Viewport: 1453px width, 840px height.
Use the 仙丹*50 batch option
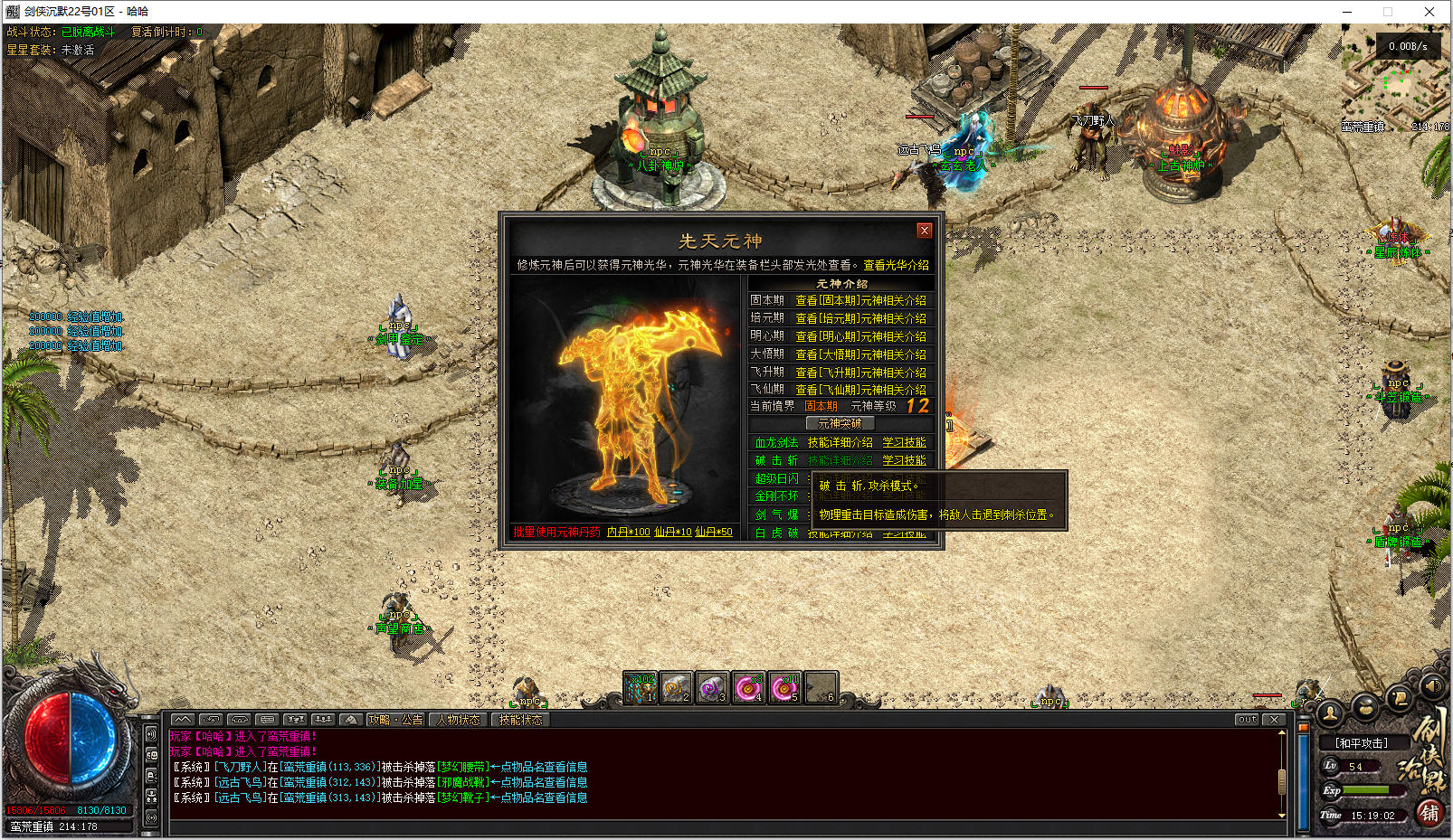coord(714,532)
